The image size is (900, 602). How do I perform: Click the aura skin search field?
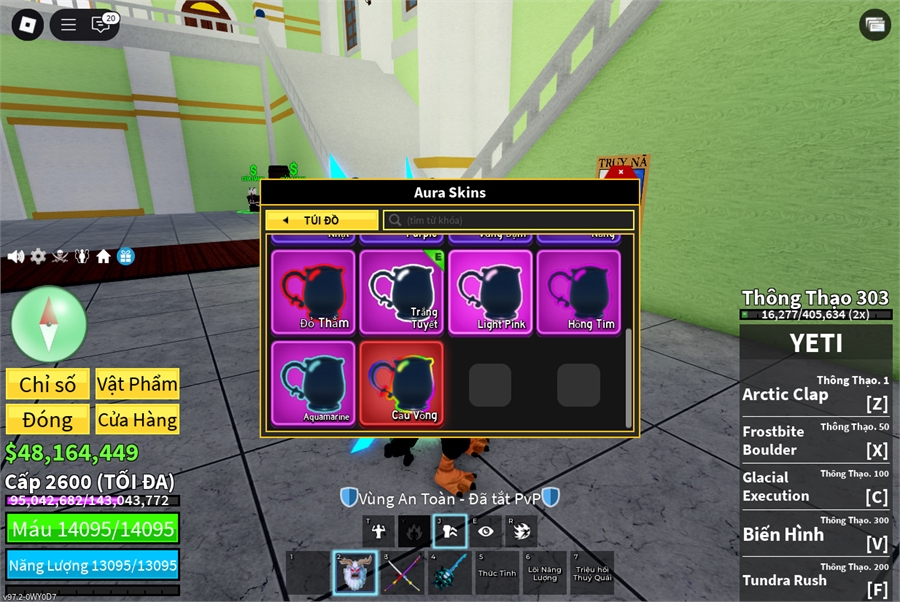(510, 220)
